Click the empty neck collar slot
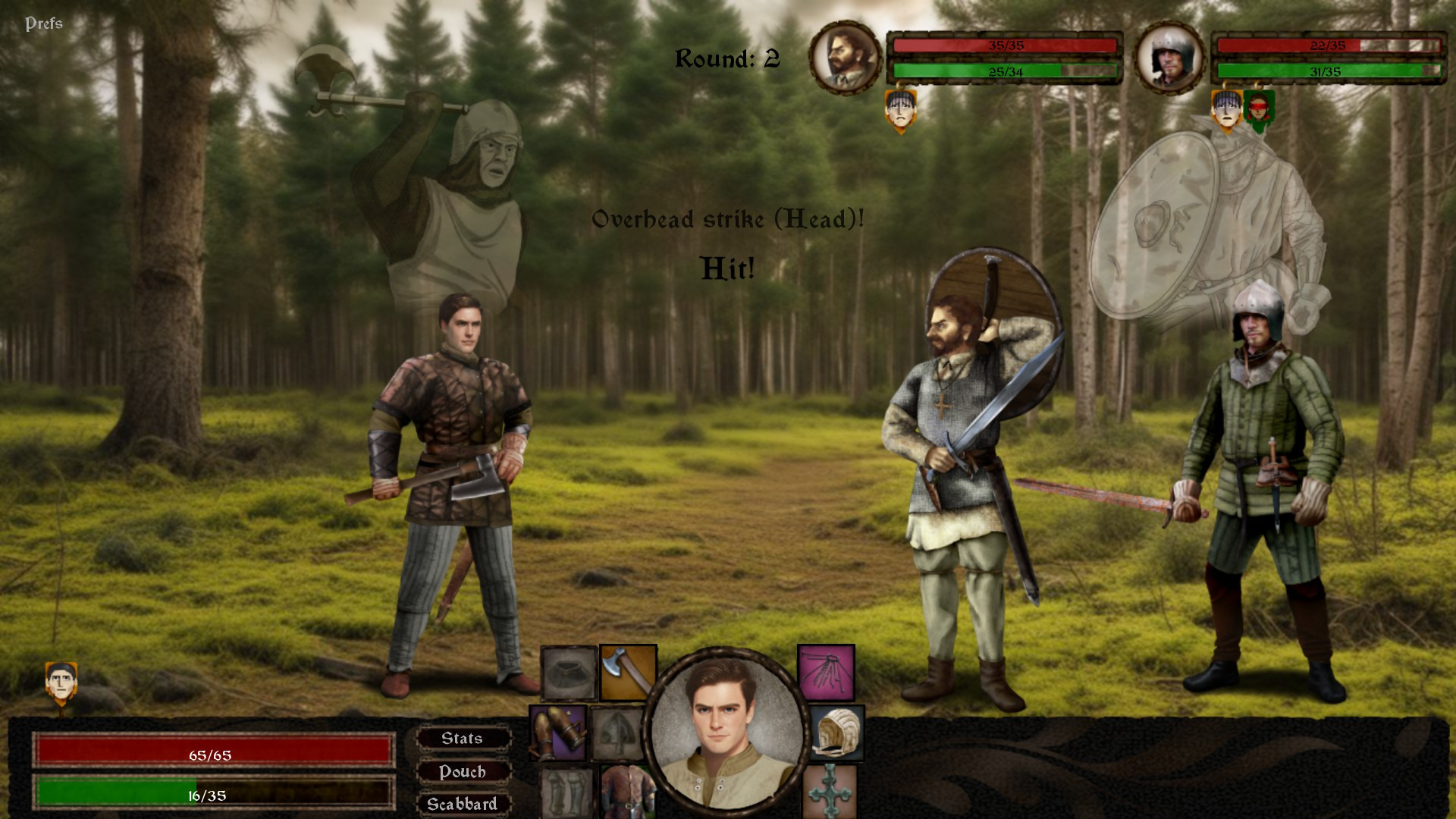1456x819 pixels. [x=569, y=673]
